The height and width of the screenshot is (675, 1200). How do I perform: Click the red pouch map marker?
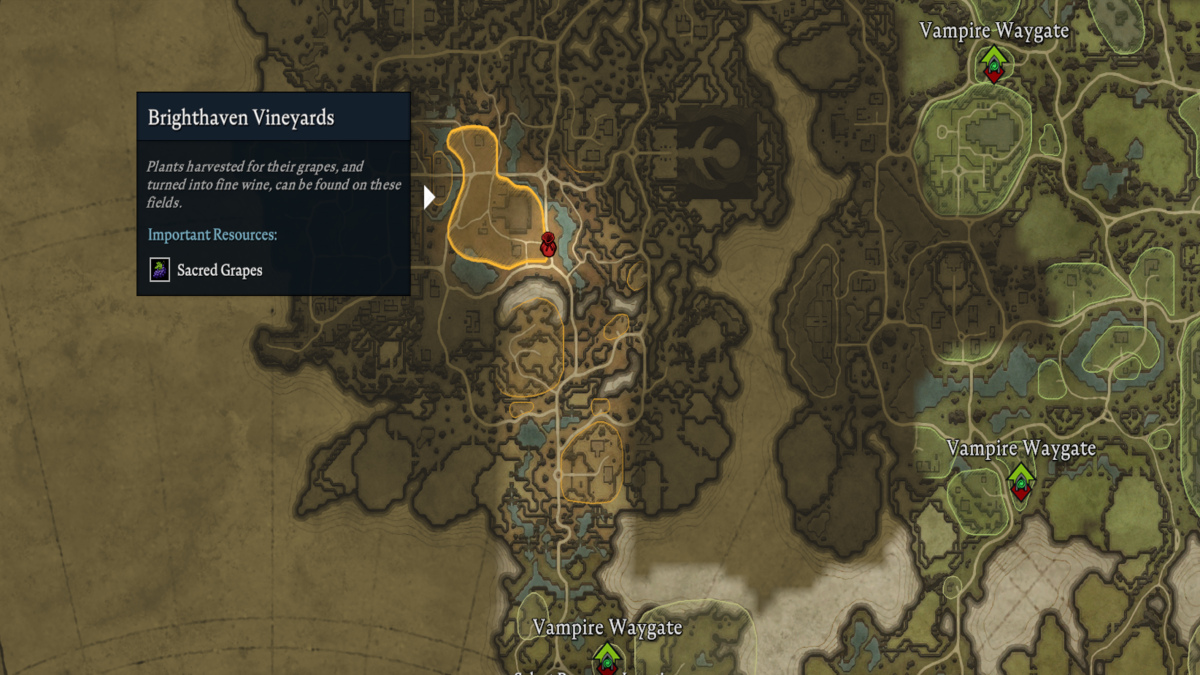548,244
